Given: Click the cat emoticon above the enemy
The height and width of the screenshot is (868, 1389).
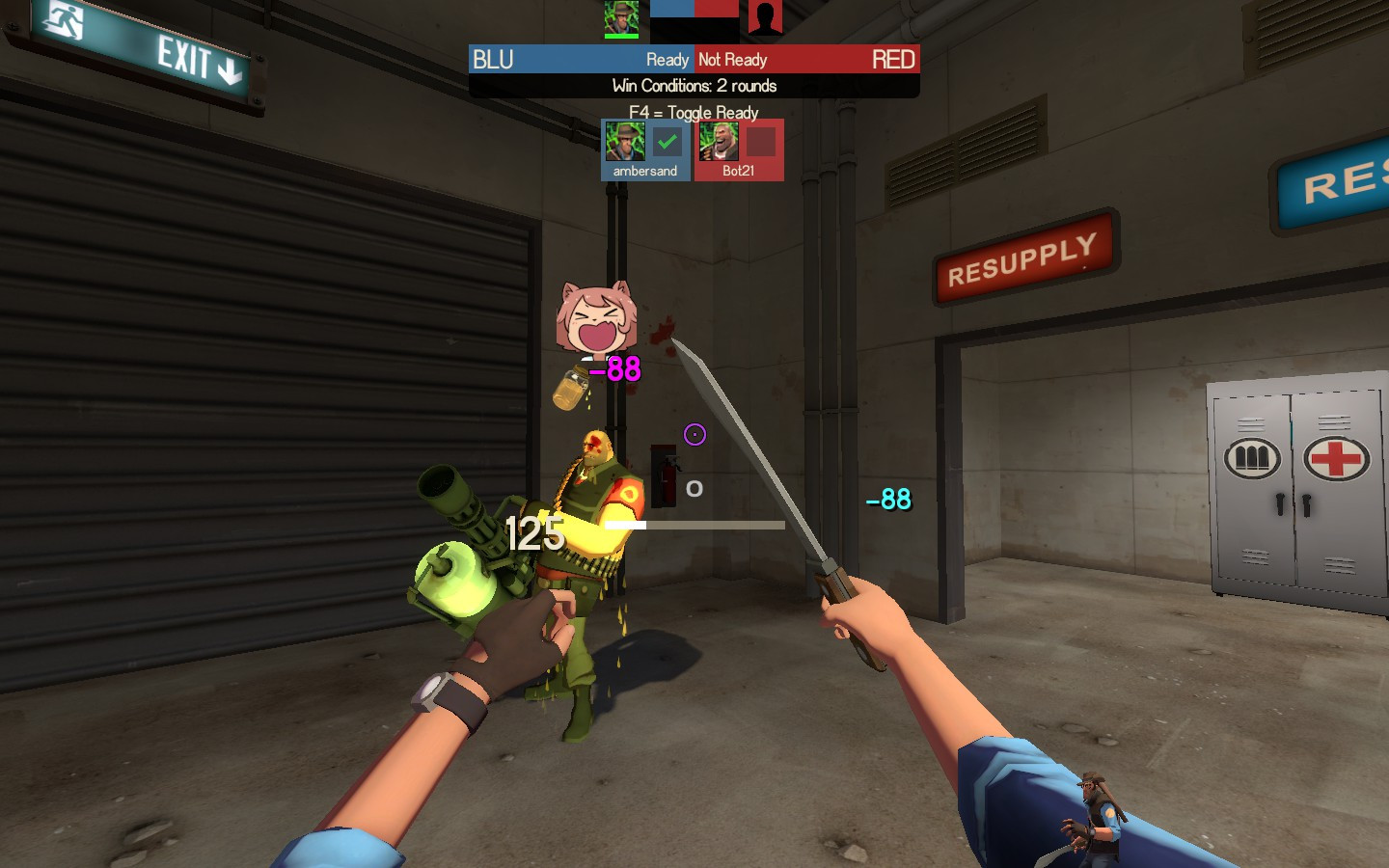Looking at the screenshot, I should [598, 316].
